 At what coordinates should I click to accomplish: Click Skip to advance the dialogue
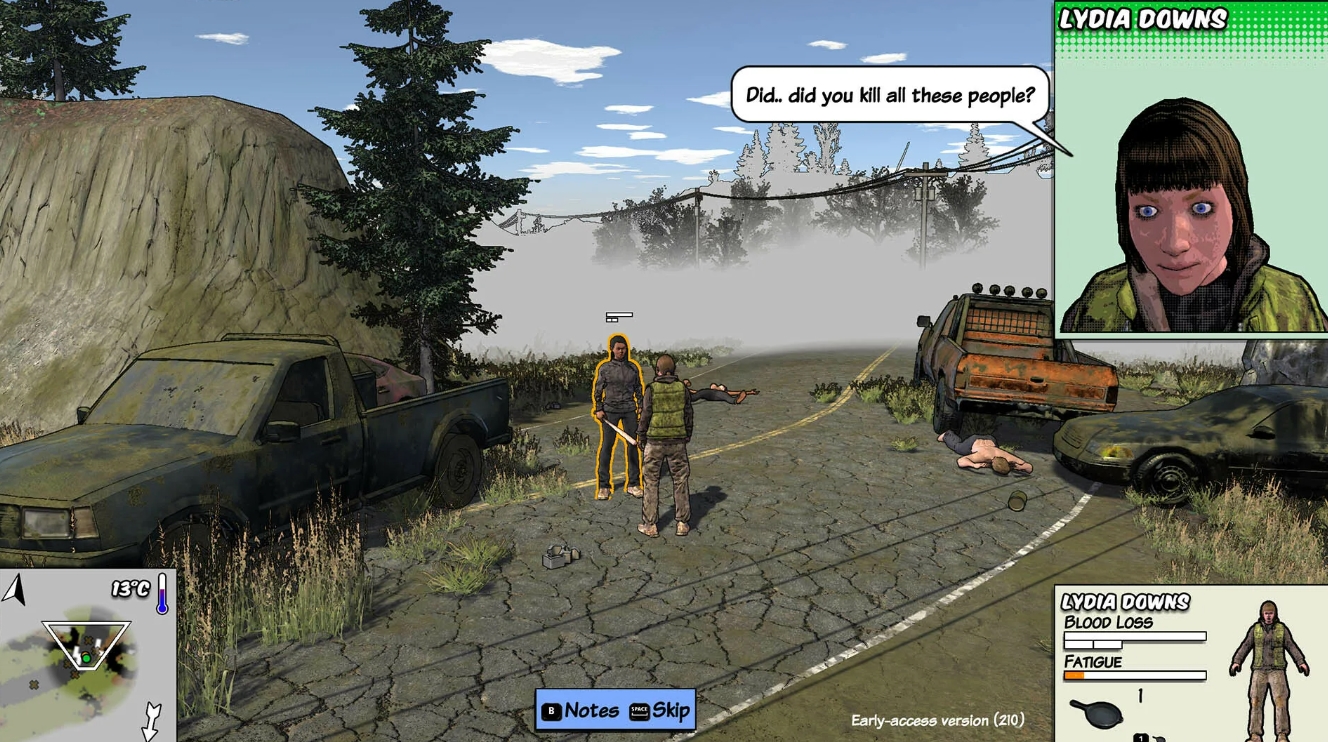tap(673, 712)
